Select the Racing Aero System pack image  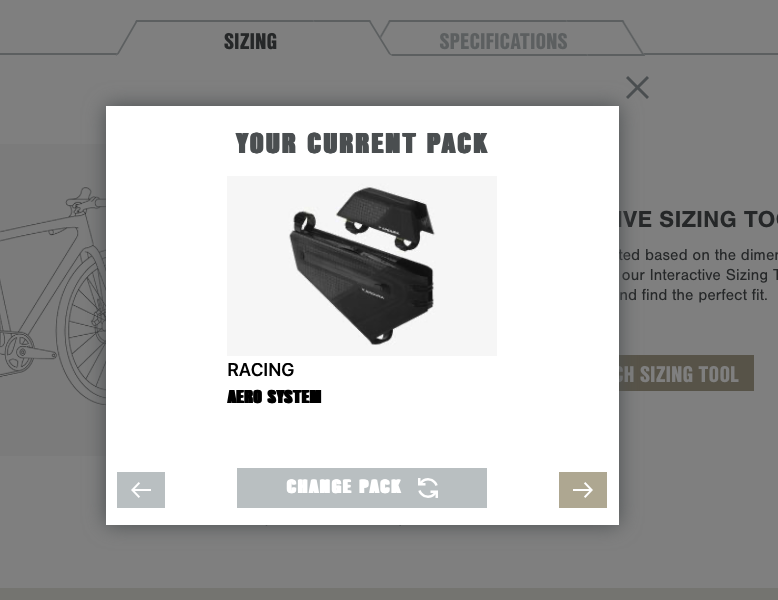(362, 266)
